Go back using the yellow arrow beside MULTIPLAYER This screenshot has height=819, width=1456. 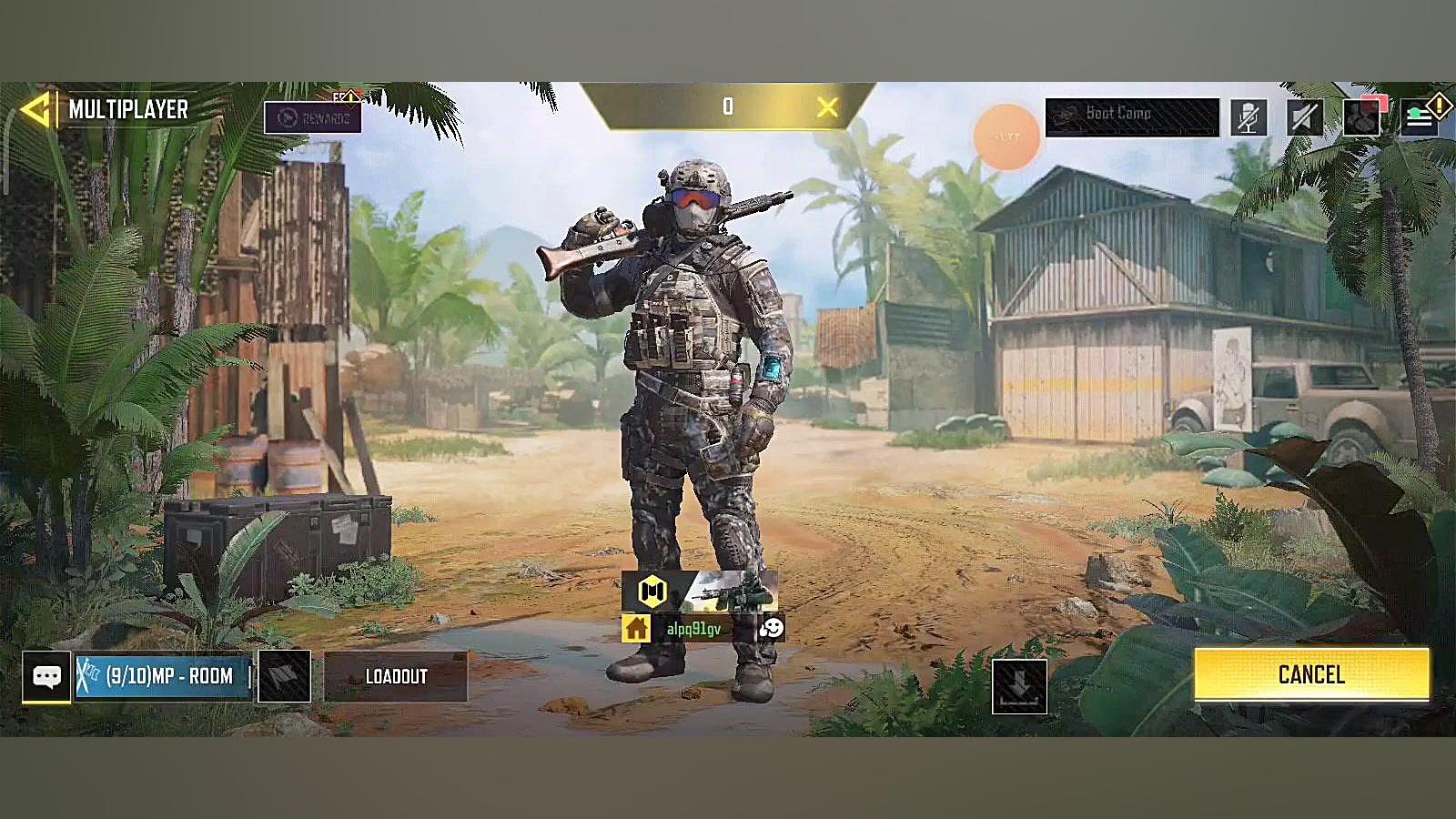(x=35, y=110)
